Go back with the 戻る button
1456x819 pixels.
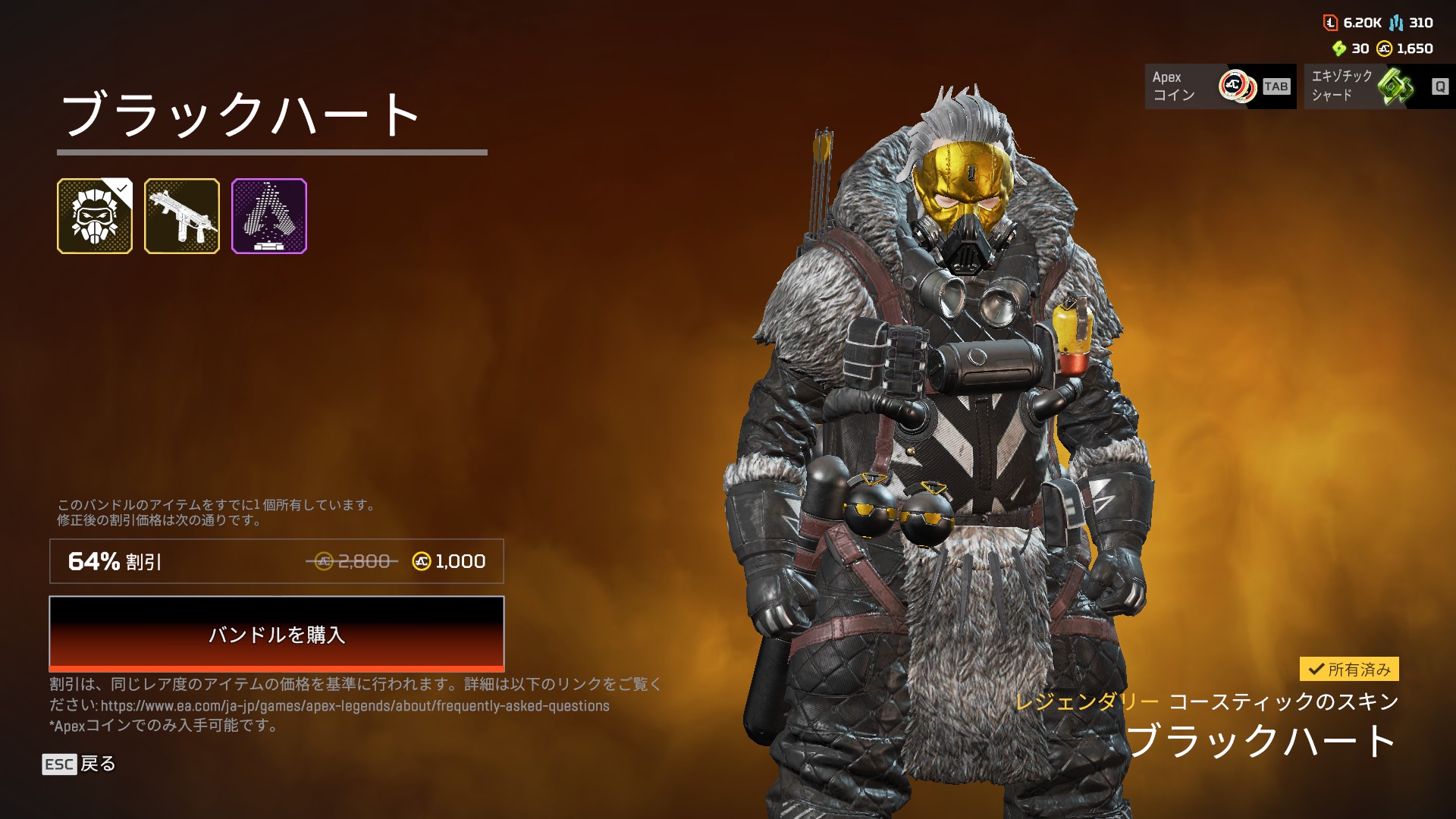click(80, 764)
